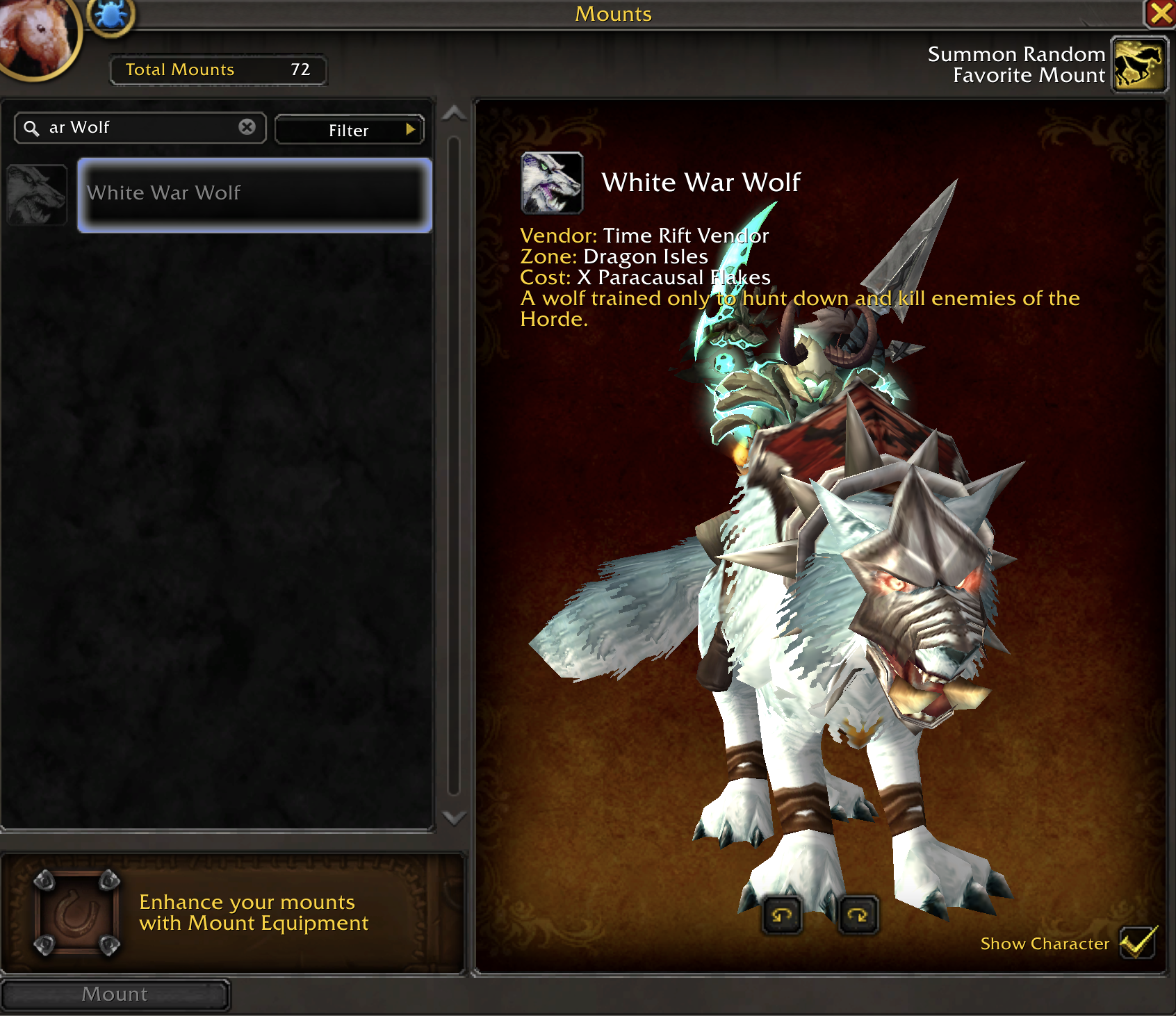Open the Filter dropdown
This screenshot has height=1016, width=1176.
[349, 130]
